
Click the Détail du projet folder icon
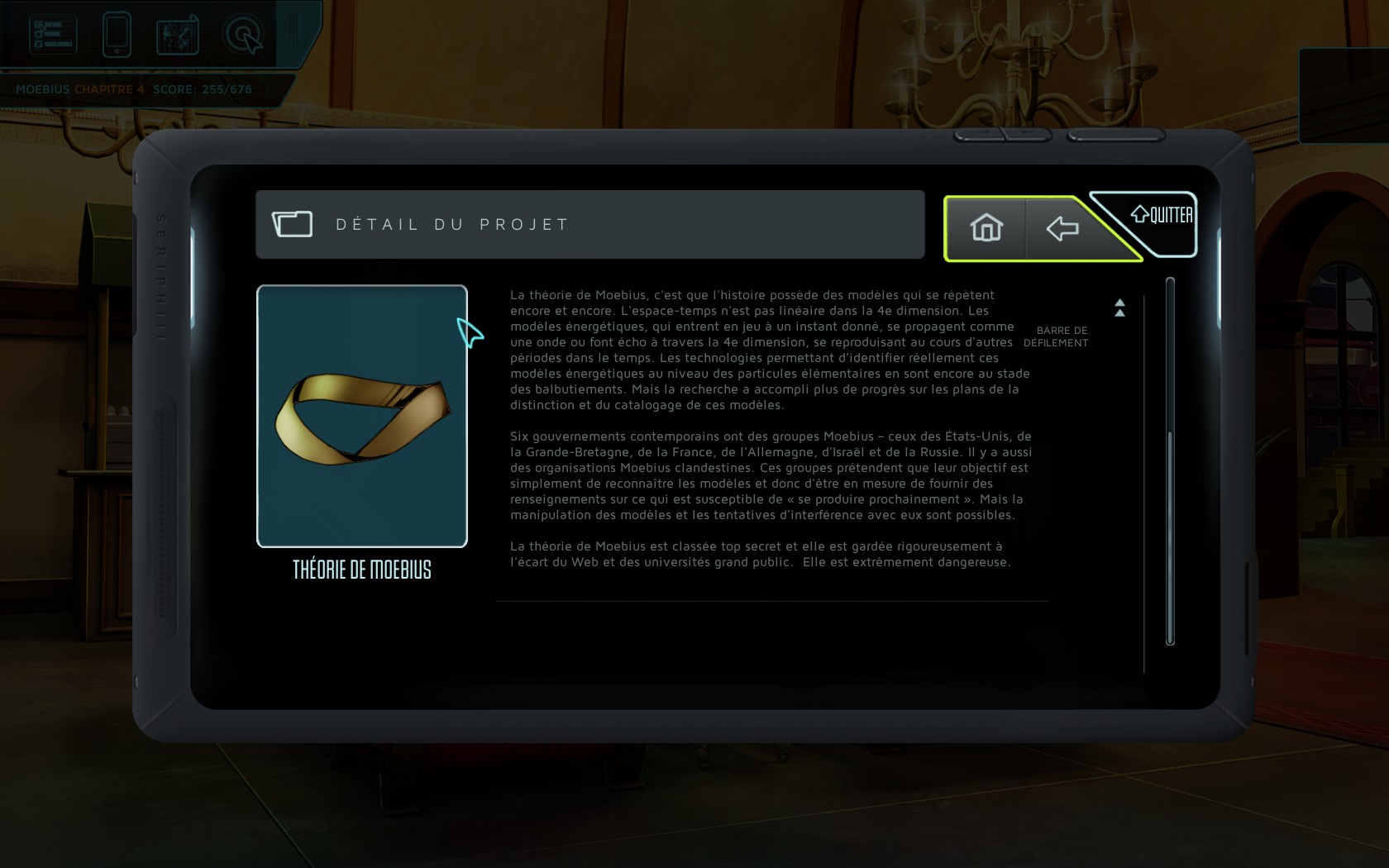click(x=293, y=224)
